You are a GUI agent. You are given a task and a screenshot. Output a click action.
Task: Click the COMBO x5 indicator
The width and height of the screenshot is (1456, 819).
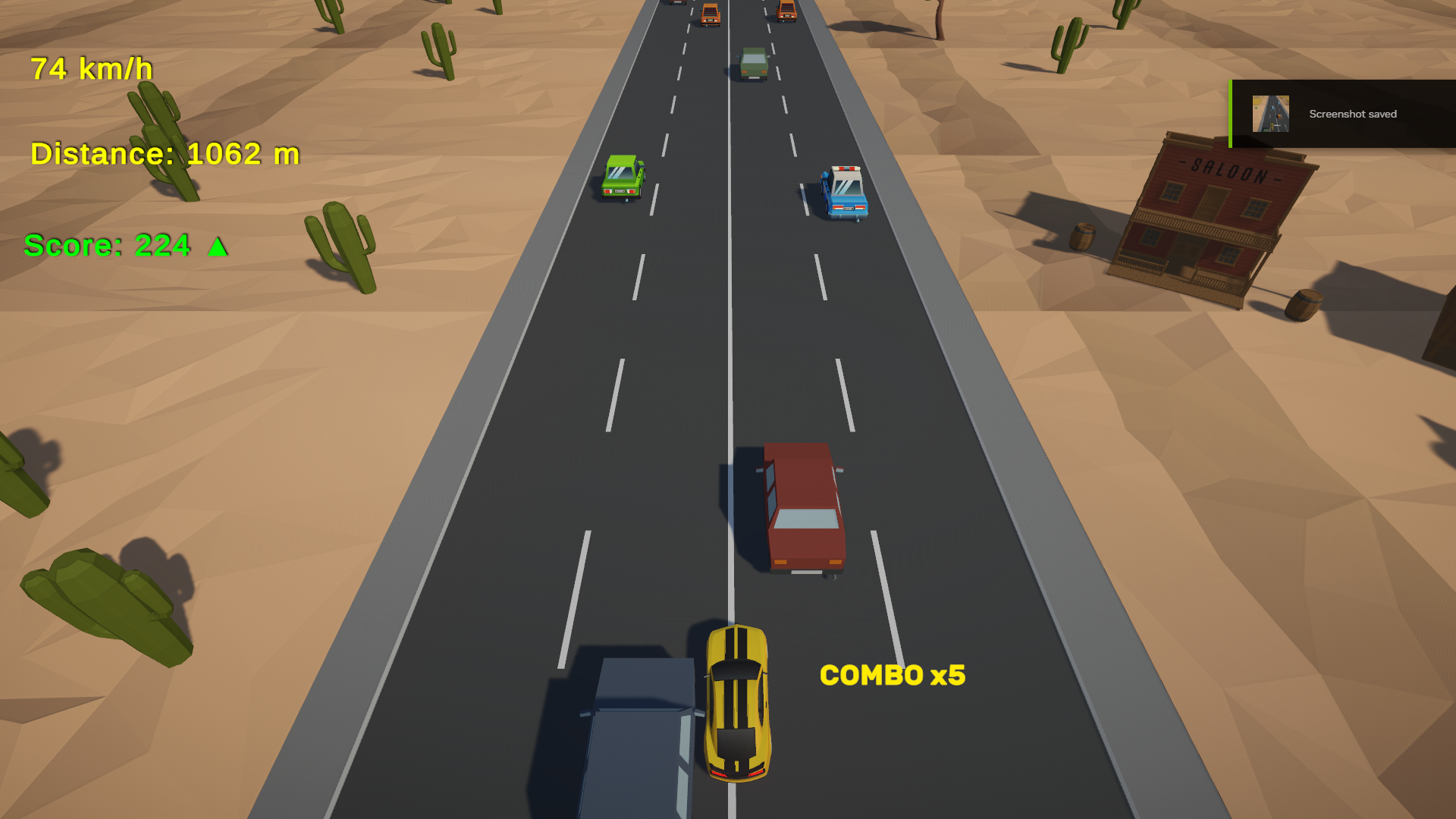coord(893,676)
